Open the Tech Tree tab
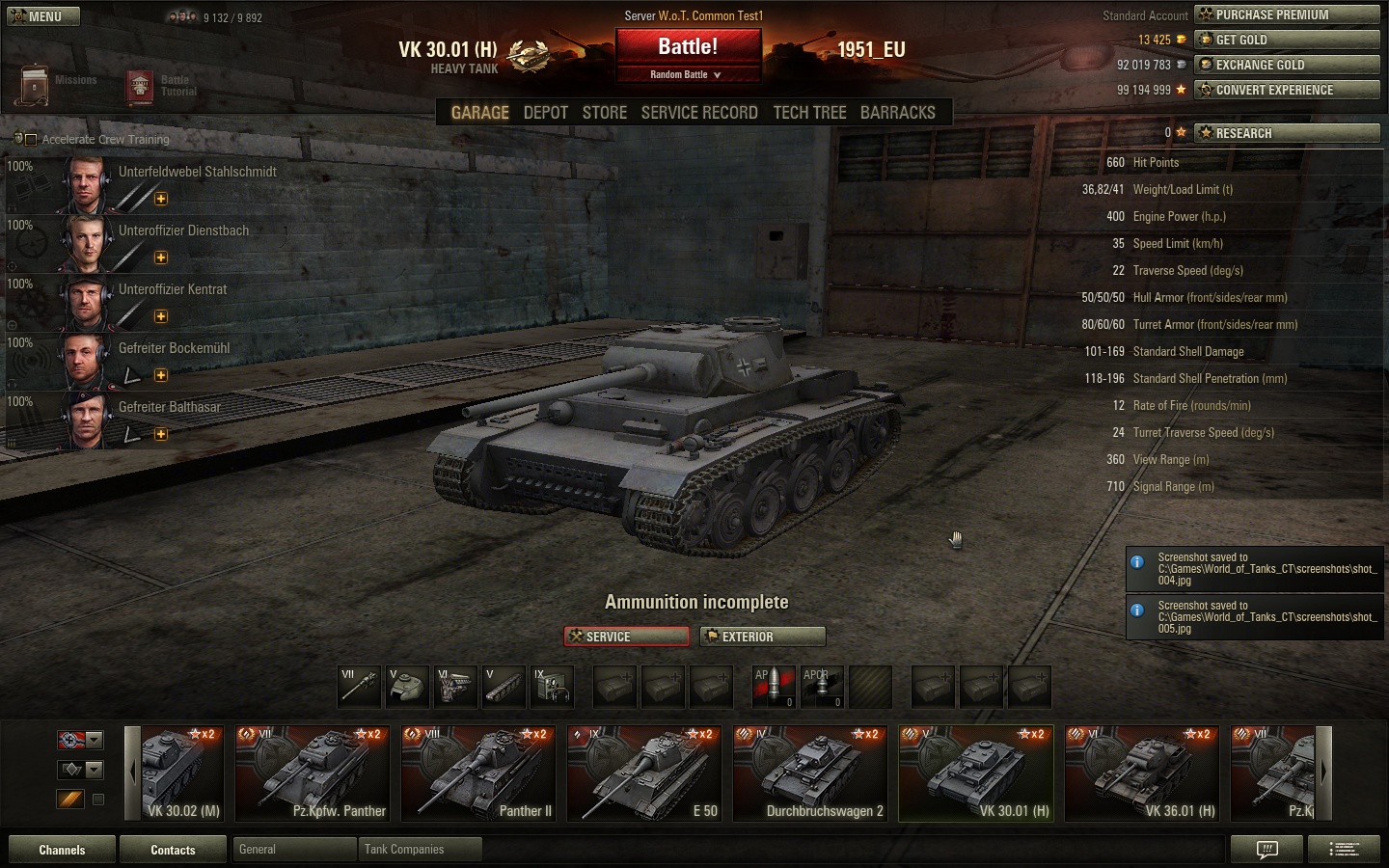The width and height of the screenshot is (1389, 868). pyautogui.click(x=809, y=113)
